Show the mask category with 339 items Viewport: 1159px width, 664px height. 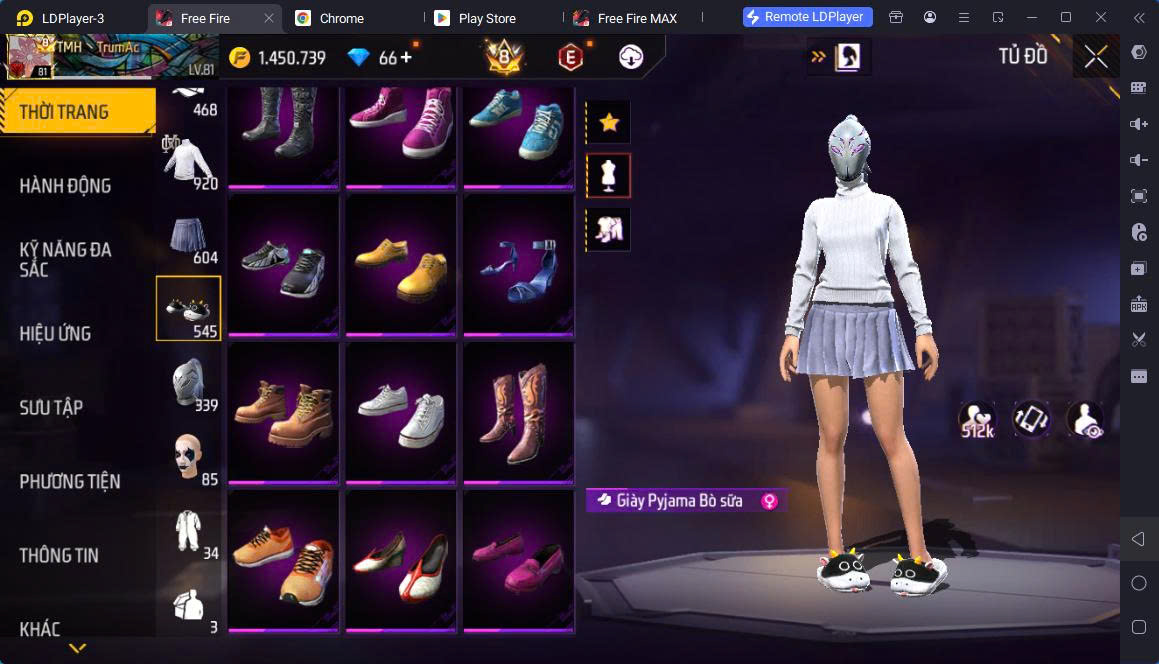click(x=188, y=383)
